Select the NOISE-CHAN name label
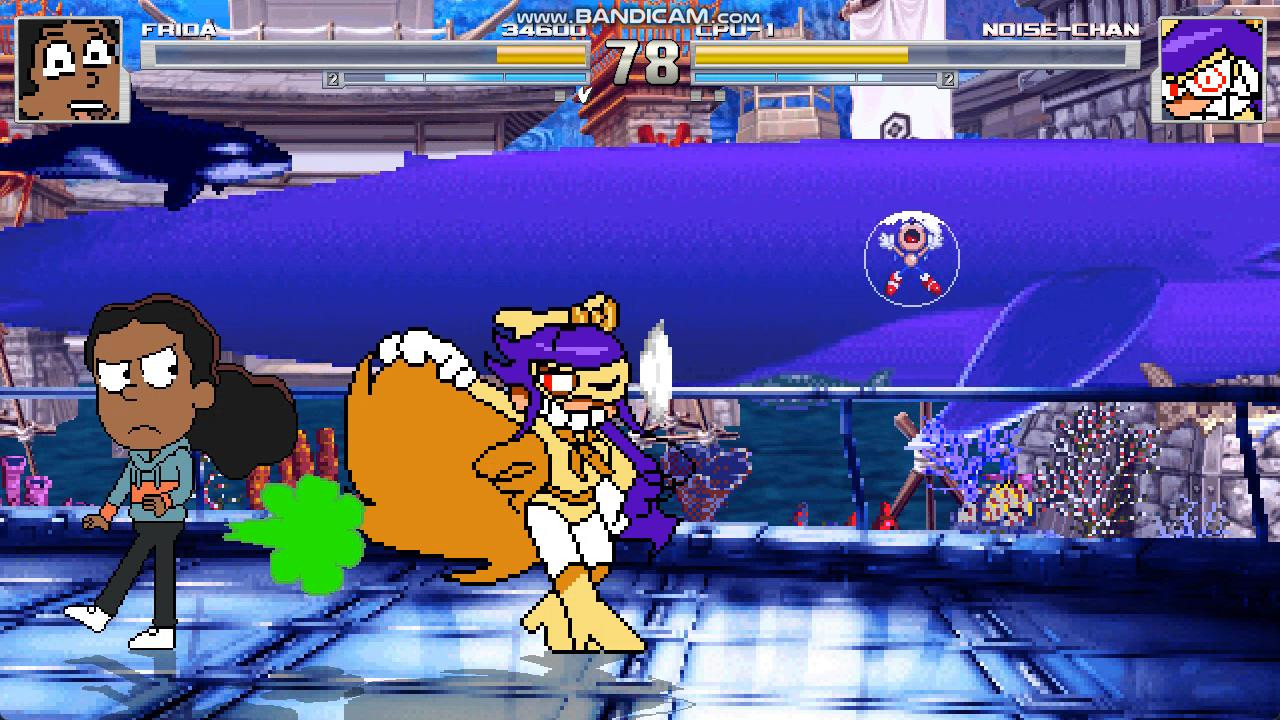This screenshot has height=720, width=1280. 1062,30
